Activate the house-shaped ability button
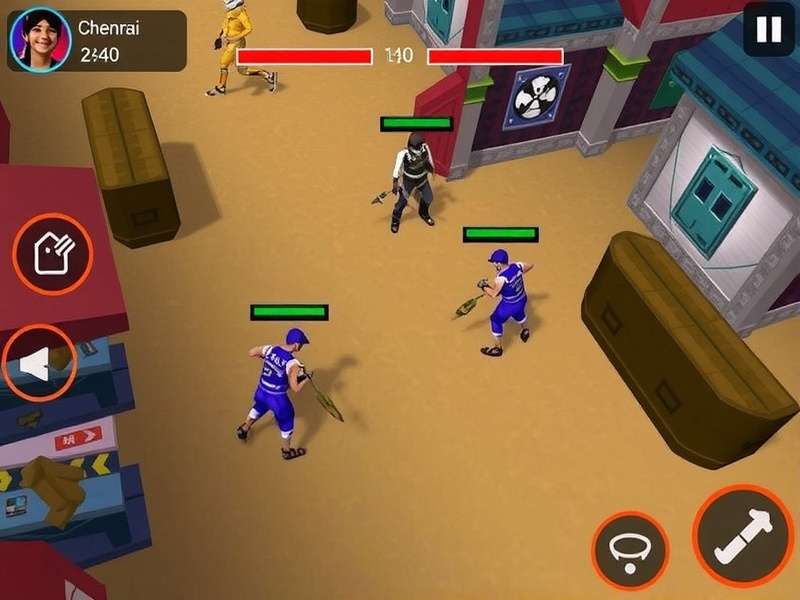The width and height of the screenshot is (800, 600). [x=52, y=254]
